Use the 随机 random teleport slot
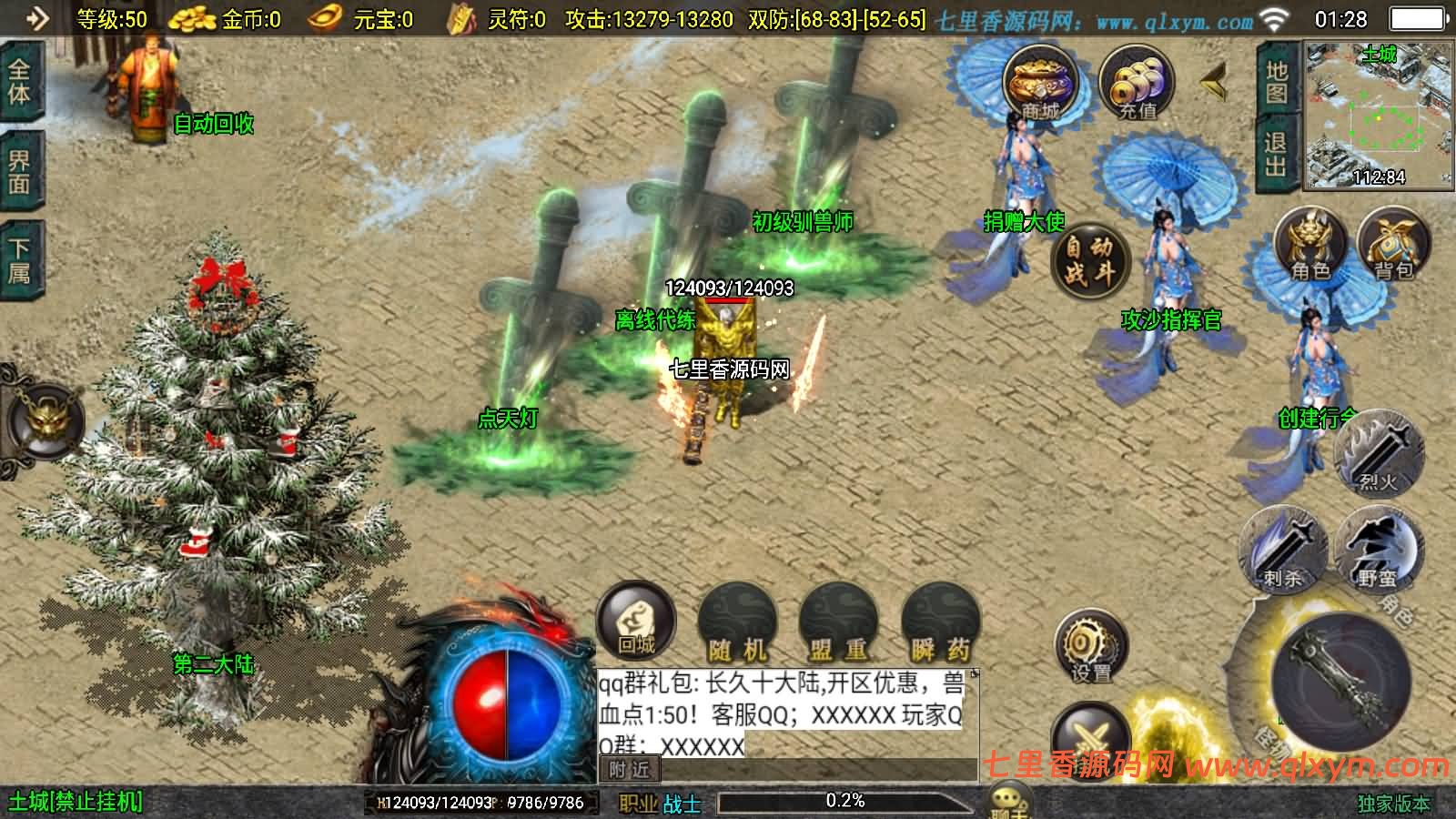 [737, 624]
